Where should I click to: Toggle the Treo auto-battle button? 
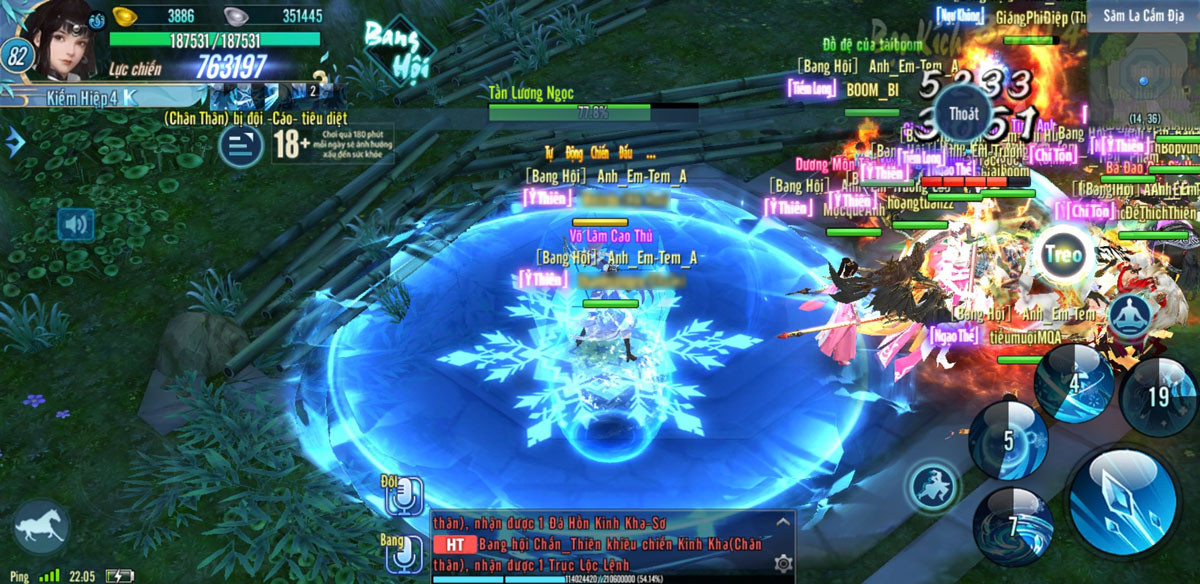tap(1062, 254)
